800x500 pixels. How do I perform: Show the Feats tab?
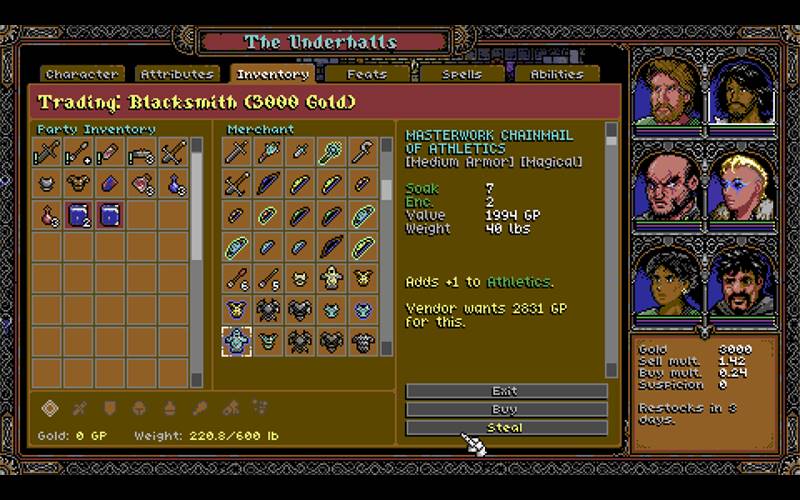click(x=367, y=74)
